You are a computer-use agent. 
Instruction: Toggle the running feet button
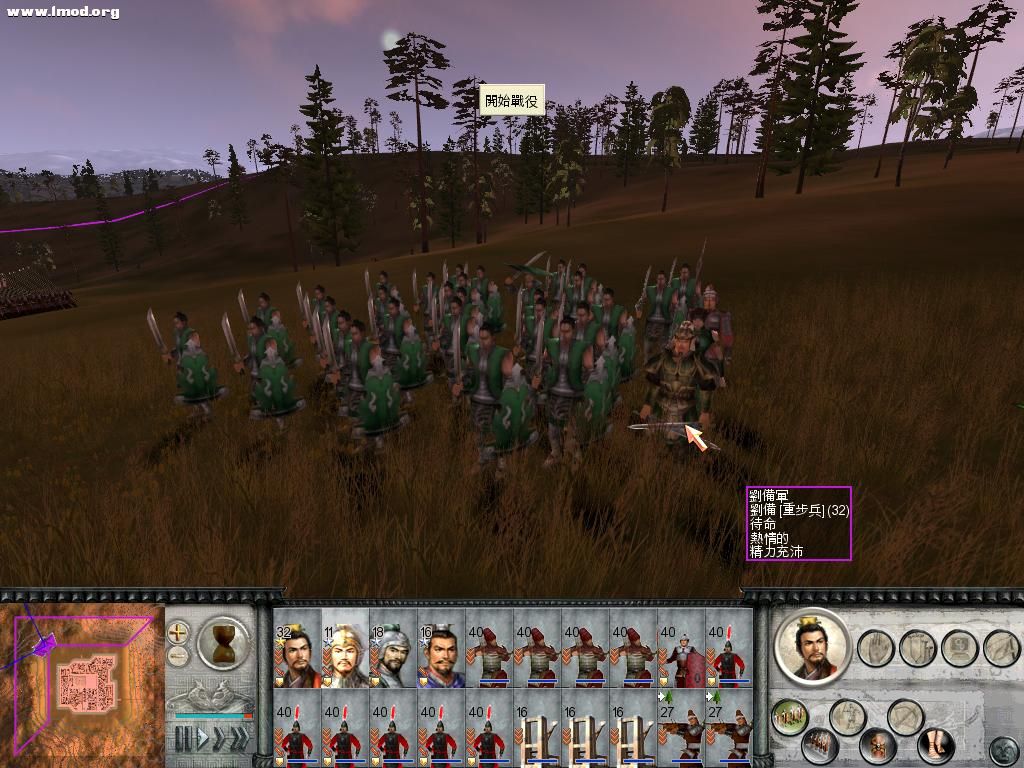(x=936, y=745)
